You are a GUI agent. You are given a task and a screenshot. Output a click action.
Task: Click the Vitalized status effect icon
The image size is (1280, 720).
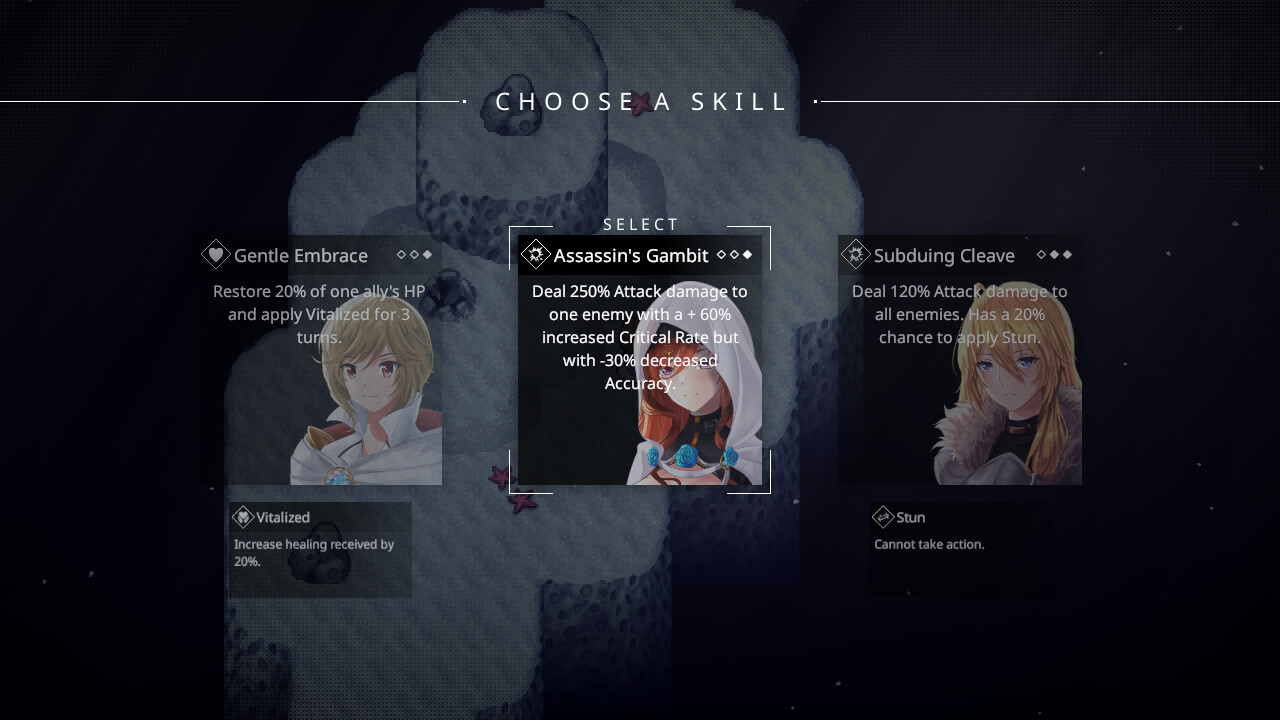coord(242,517)
